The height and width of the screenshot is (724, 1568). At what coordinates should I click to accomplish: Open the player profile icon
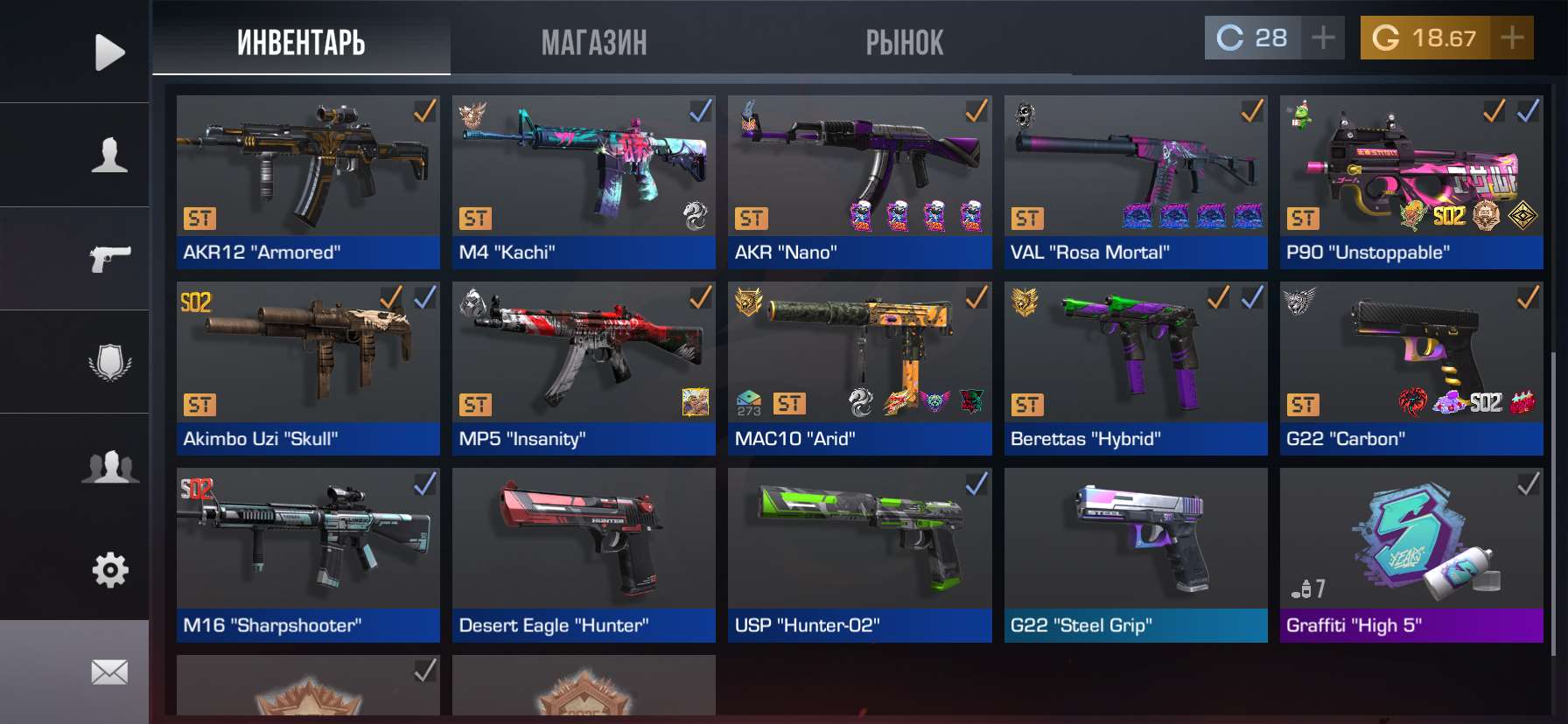109,155
